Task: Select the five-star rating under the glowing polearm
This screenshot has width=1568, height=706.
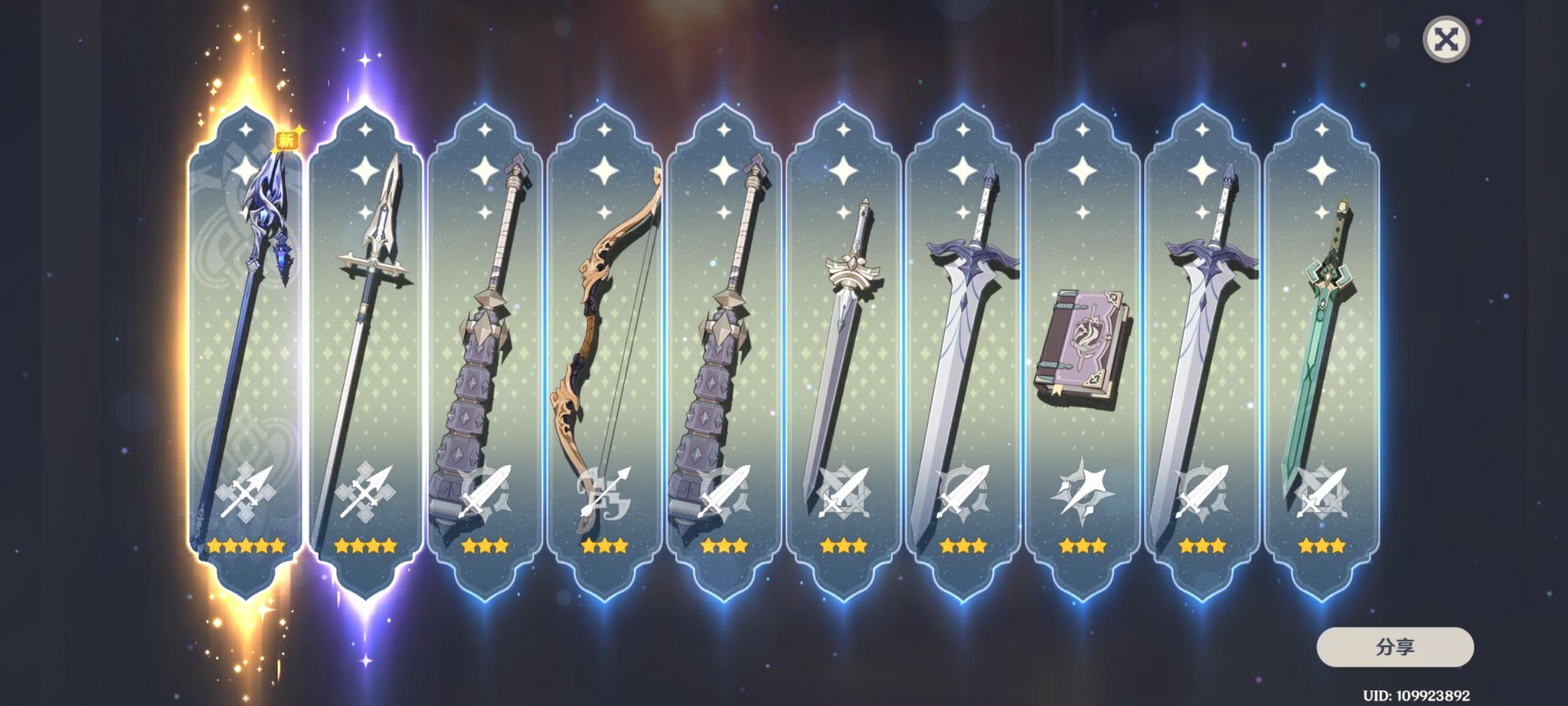Action: pos(245,546)
